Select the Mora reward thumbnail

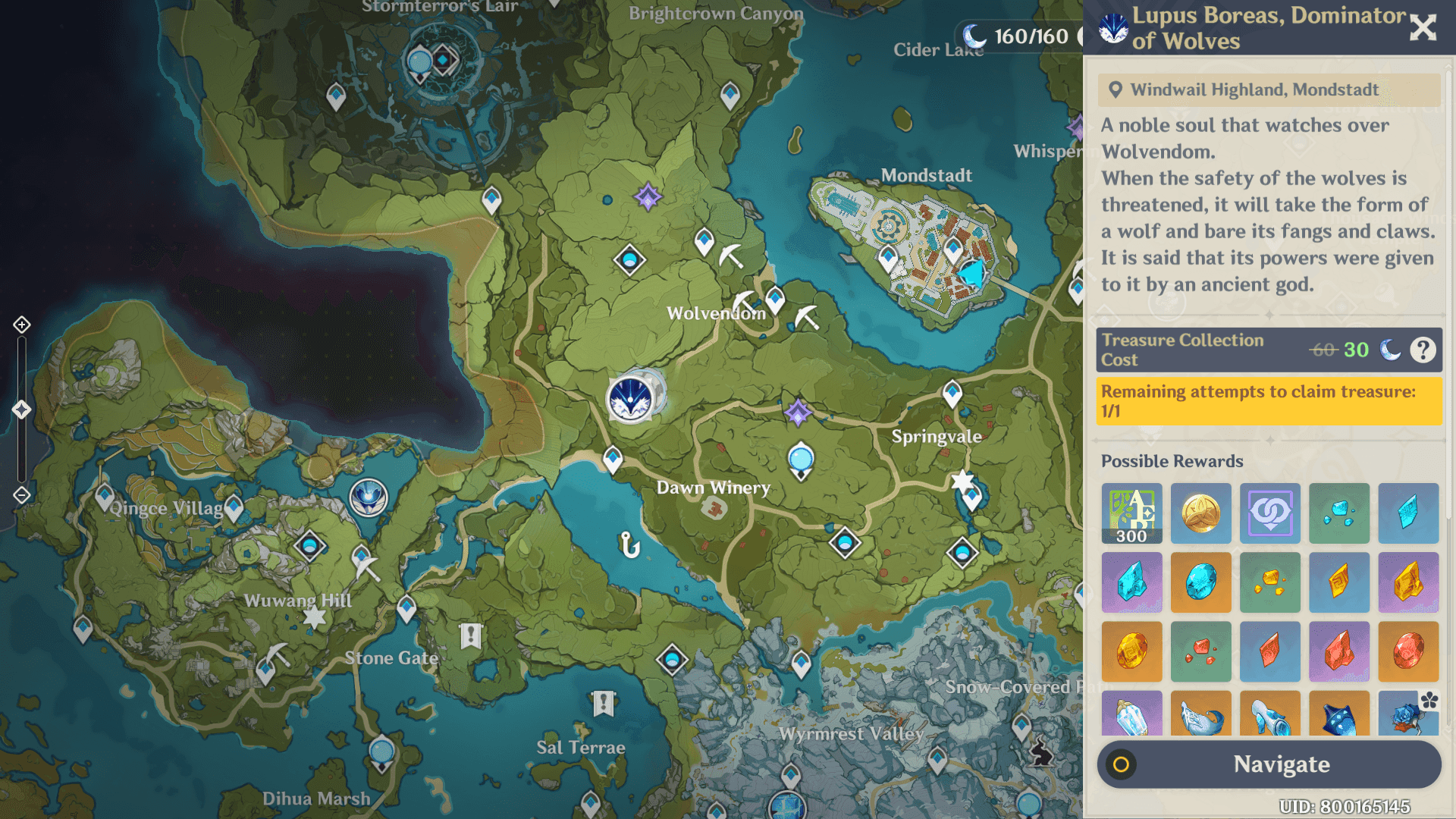tap(1201, 513)
